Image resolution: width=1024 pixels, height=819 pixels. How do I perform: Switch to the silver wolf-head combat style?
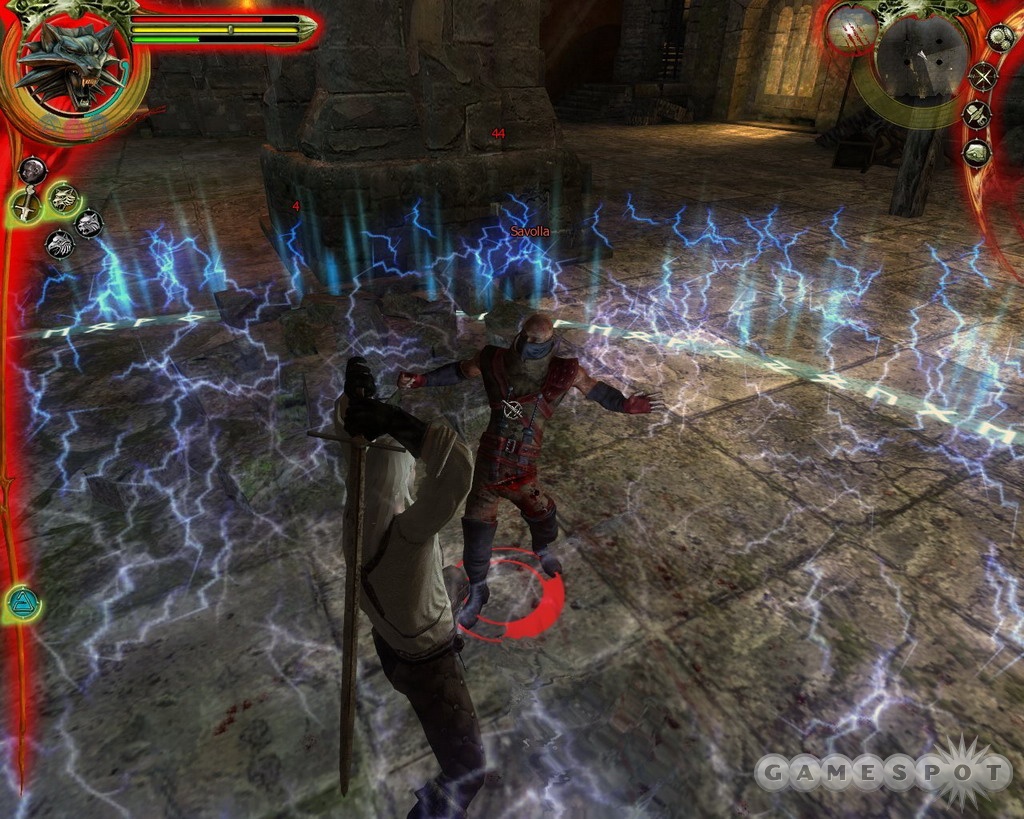(x=89, y=223)
